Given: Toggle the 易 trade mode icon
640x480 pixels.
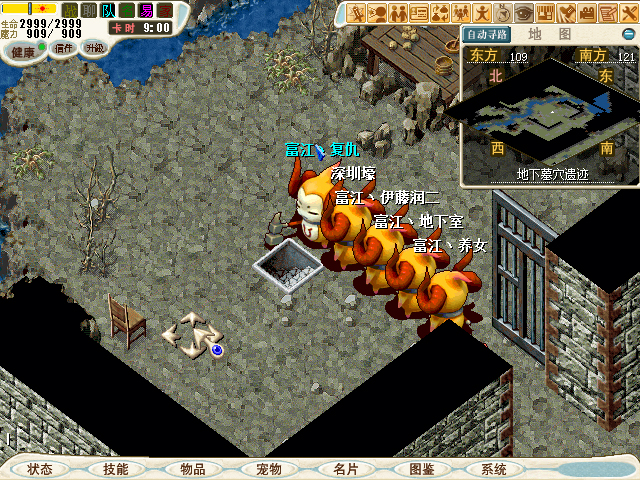Looking at the screenshot, I should [x=146, y=10].
